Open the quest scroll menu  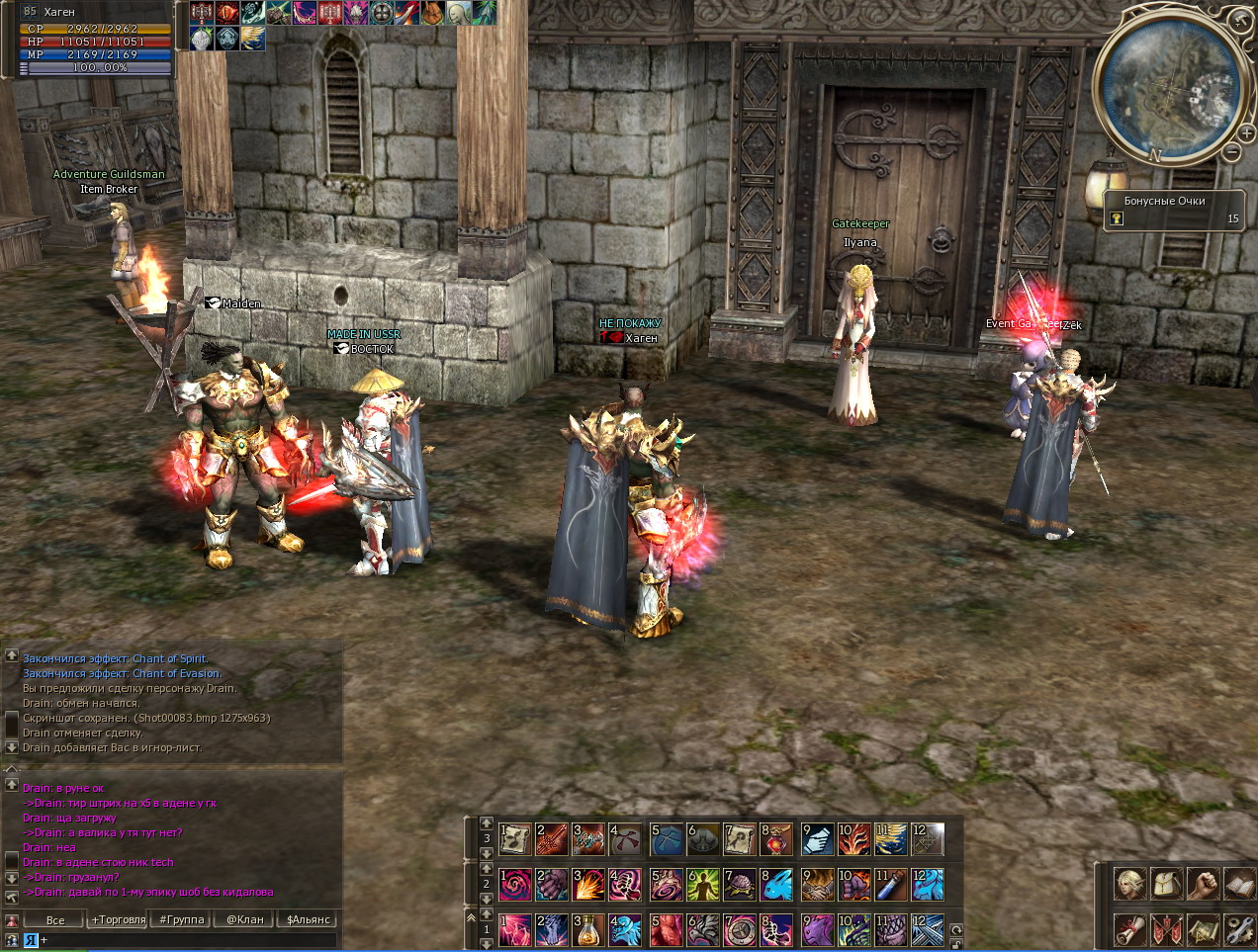coord(1130,929)
